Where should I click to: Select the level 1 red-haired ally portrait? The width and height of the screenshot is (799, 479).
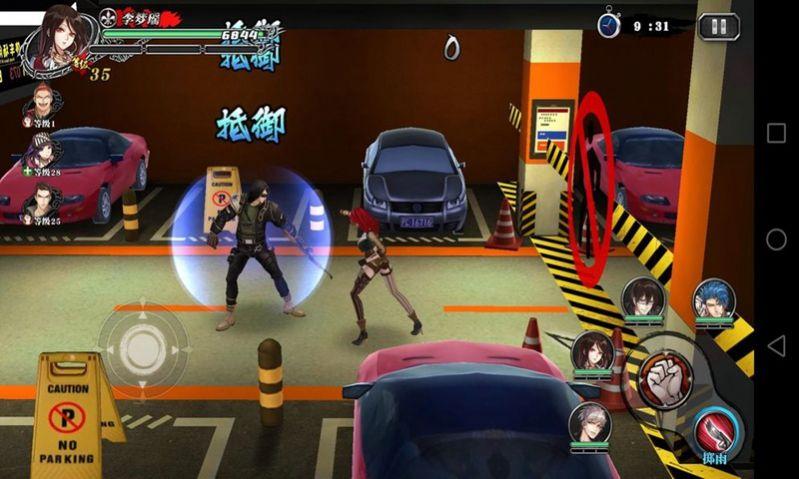click(x=42, y=101)
